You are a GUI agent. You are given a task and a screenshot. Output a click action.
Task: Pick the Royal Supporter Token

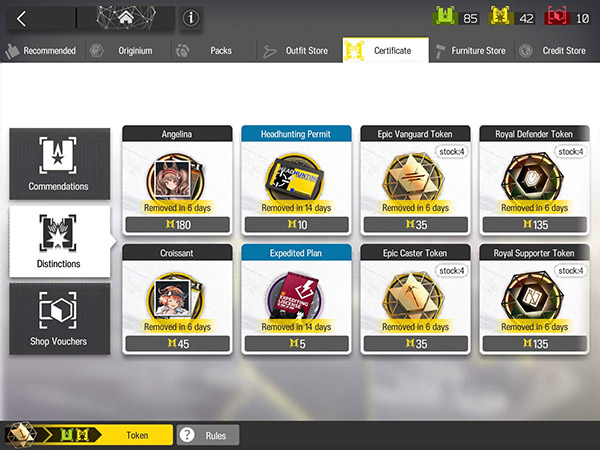pyautogui.click(x=533, y=298)
